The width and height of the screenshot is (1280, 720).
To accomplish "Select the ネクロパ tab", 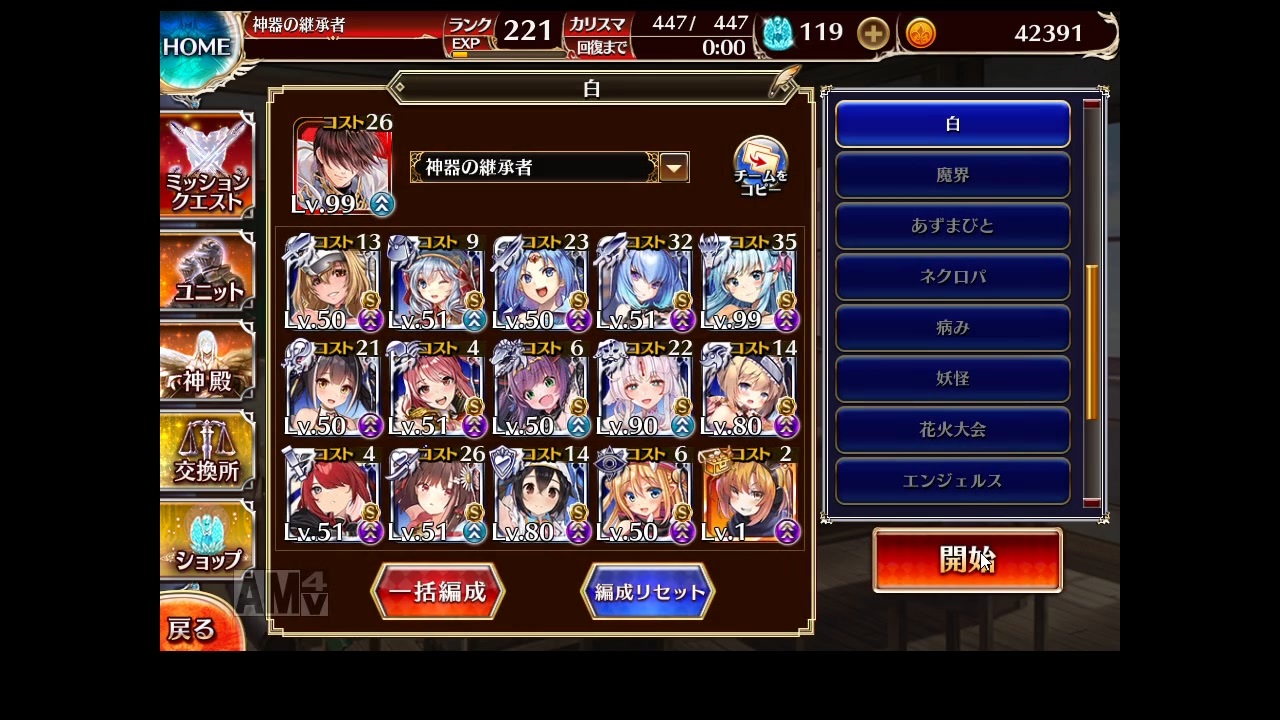I will tap(952, 276).
